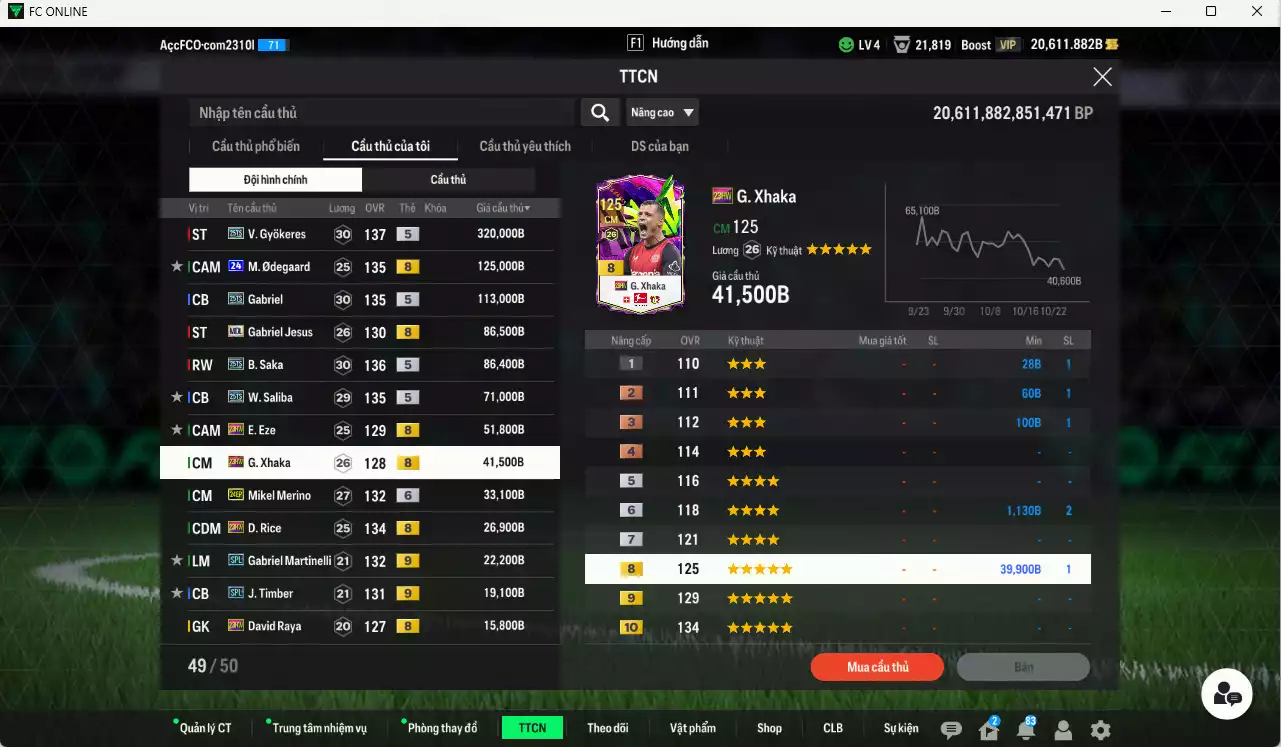Open the Nâng cao filter dropdown

point(662,112)
